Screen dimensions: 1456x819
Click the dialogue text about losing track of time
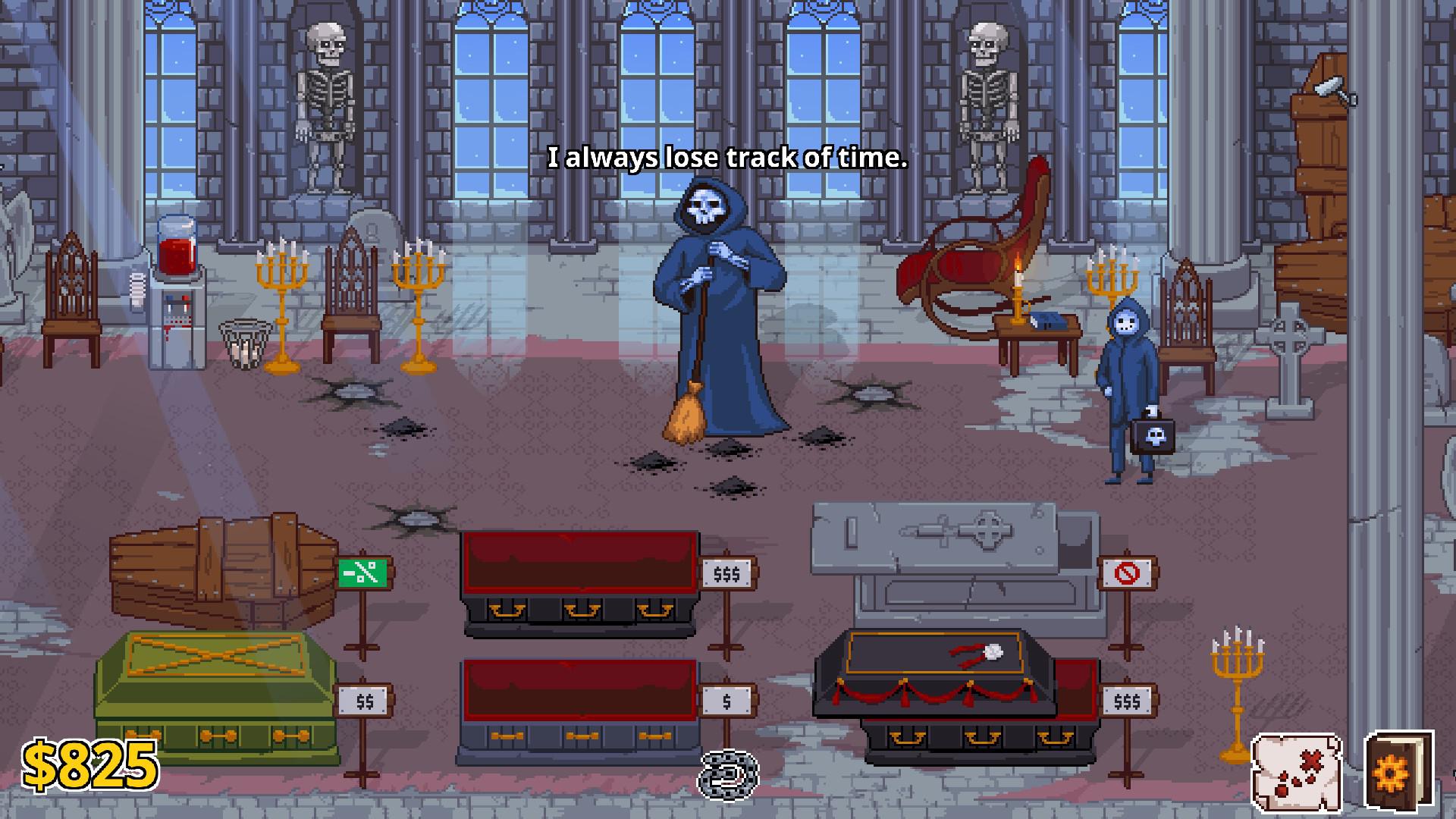pyautogui.click(x=727, y=158)
